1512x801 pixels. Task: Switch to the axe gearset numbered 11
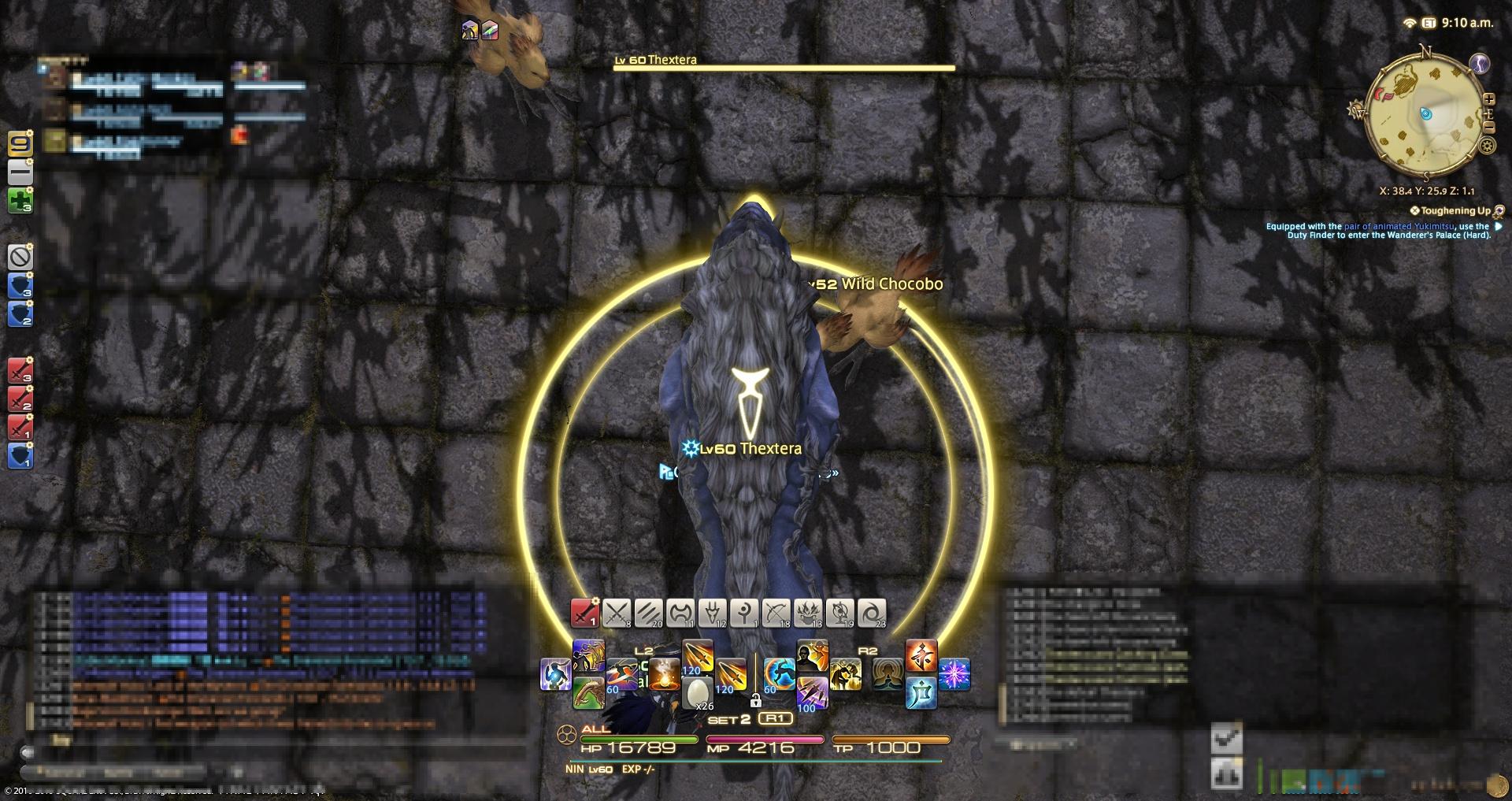pyautogui.click(x=680, y=613)
